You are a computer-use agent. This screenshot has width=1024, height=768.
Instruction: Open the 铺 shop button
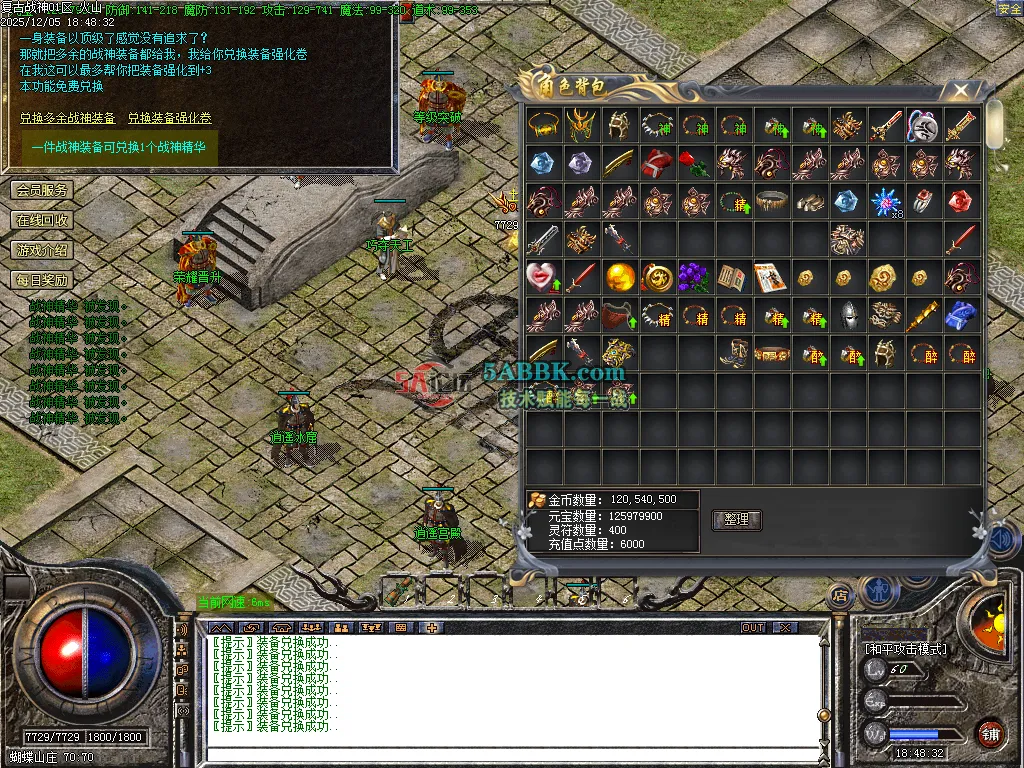click(990, 733)
